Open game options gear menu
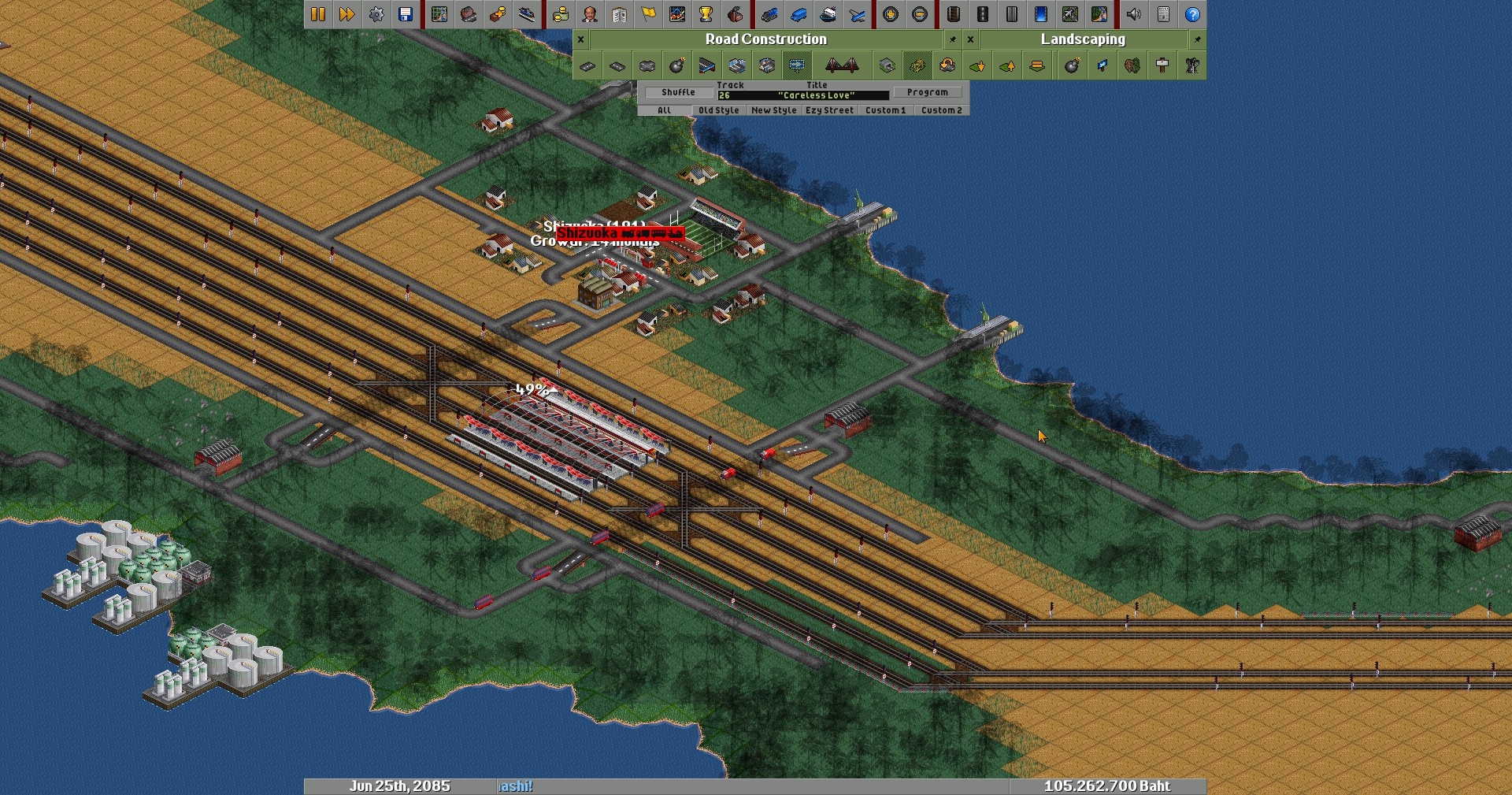Screen dimensions: 1512x795 coord(376,14)
